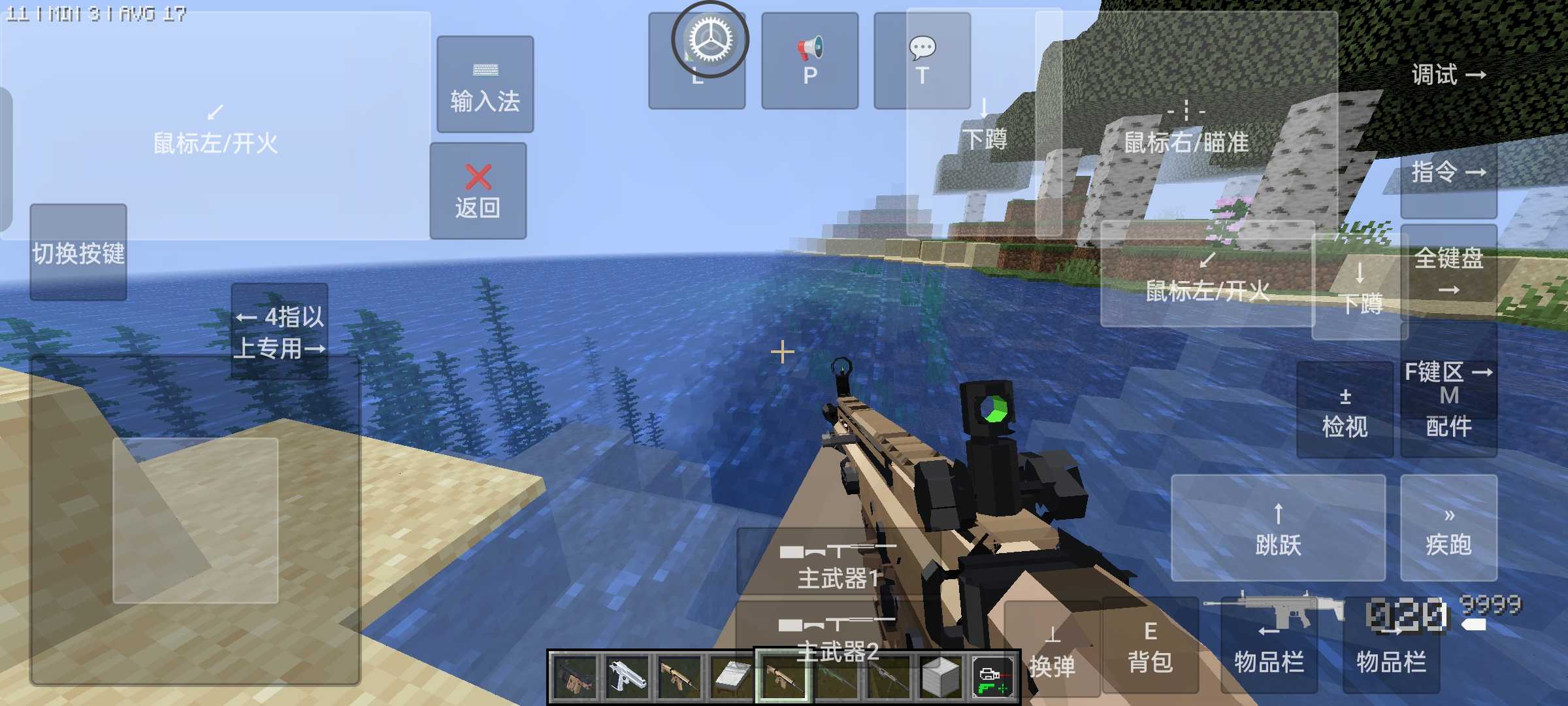Select the white bed hotbar slot
1568x706 pixels.
(x=732, y=677)
